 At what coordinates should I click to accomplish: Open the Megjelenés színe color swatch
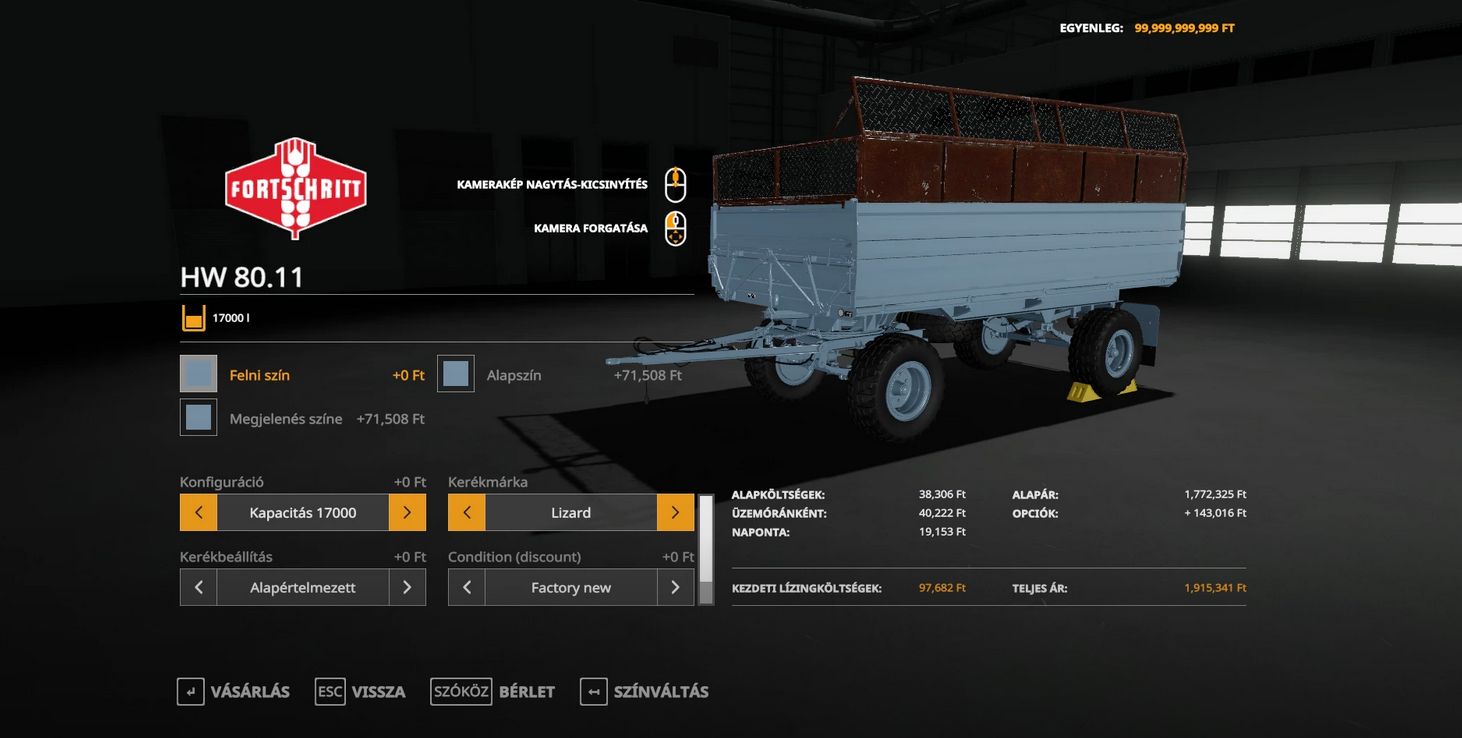pos(198,418)
